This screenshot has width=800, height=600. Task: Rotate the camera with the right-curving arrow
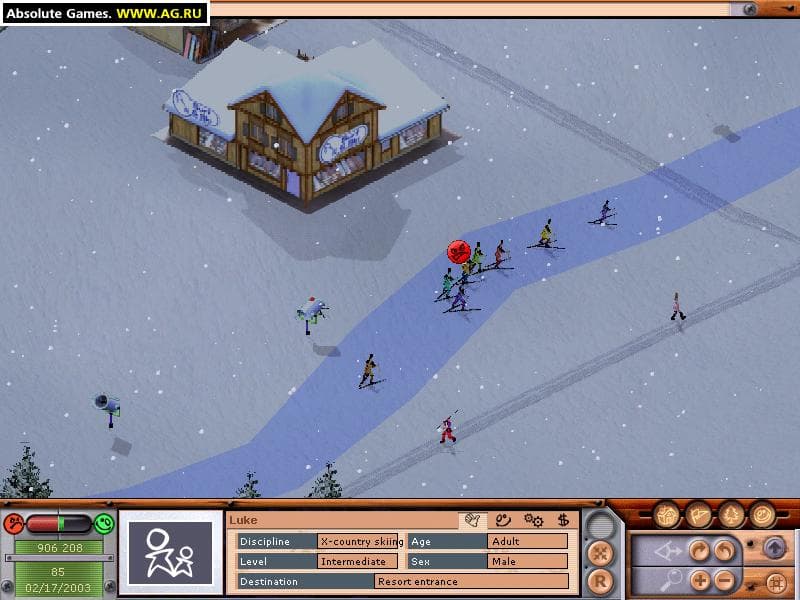(698, 551)
